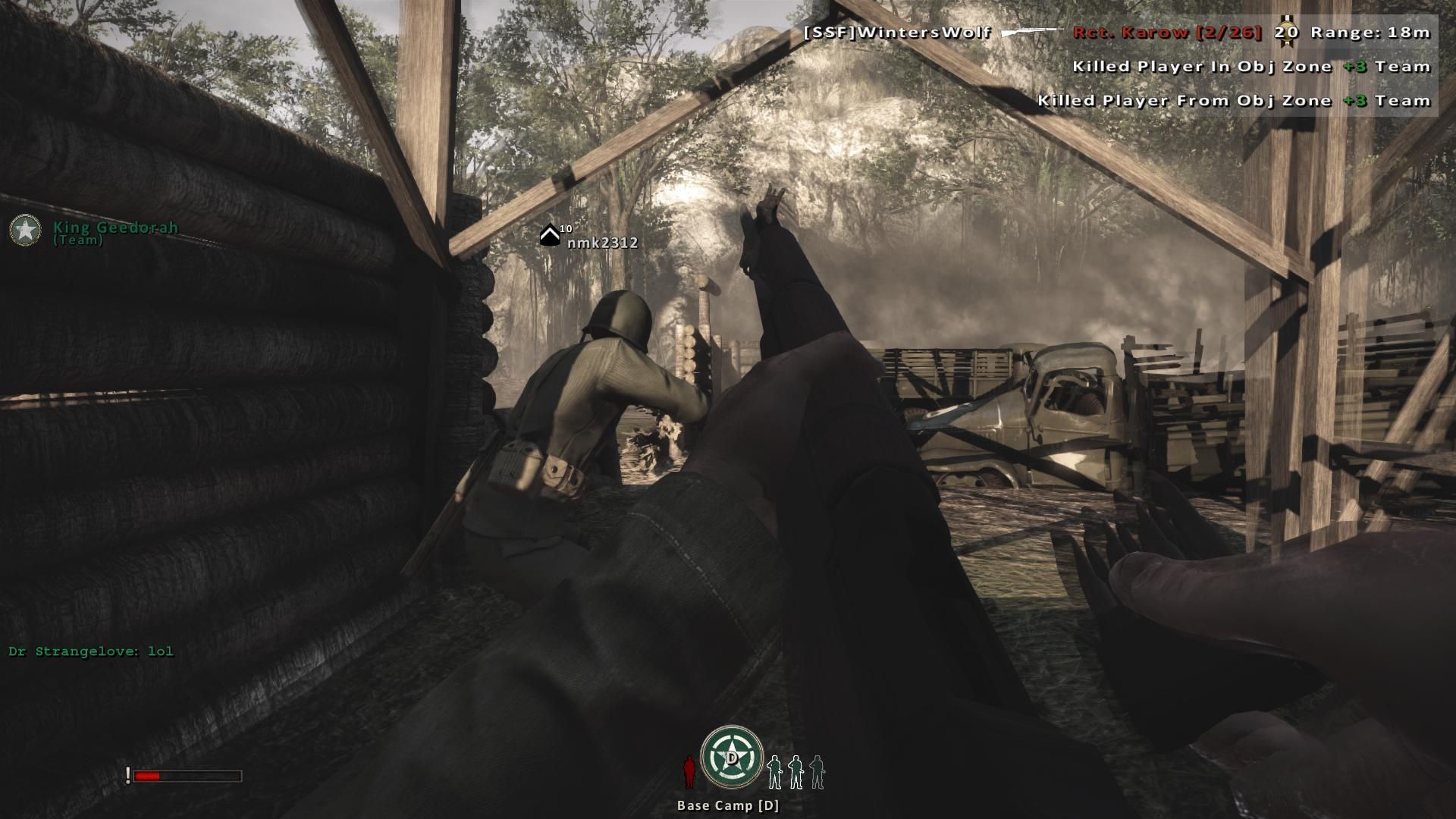Toggle the squad level badge showing 10
1456x819 pixels.
click(x=565, y=227)
